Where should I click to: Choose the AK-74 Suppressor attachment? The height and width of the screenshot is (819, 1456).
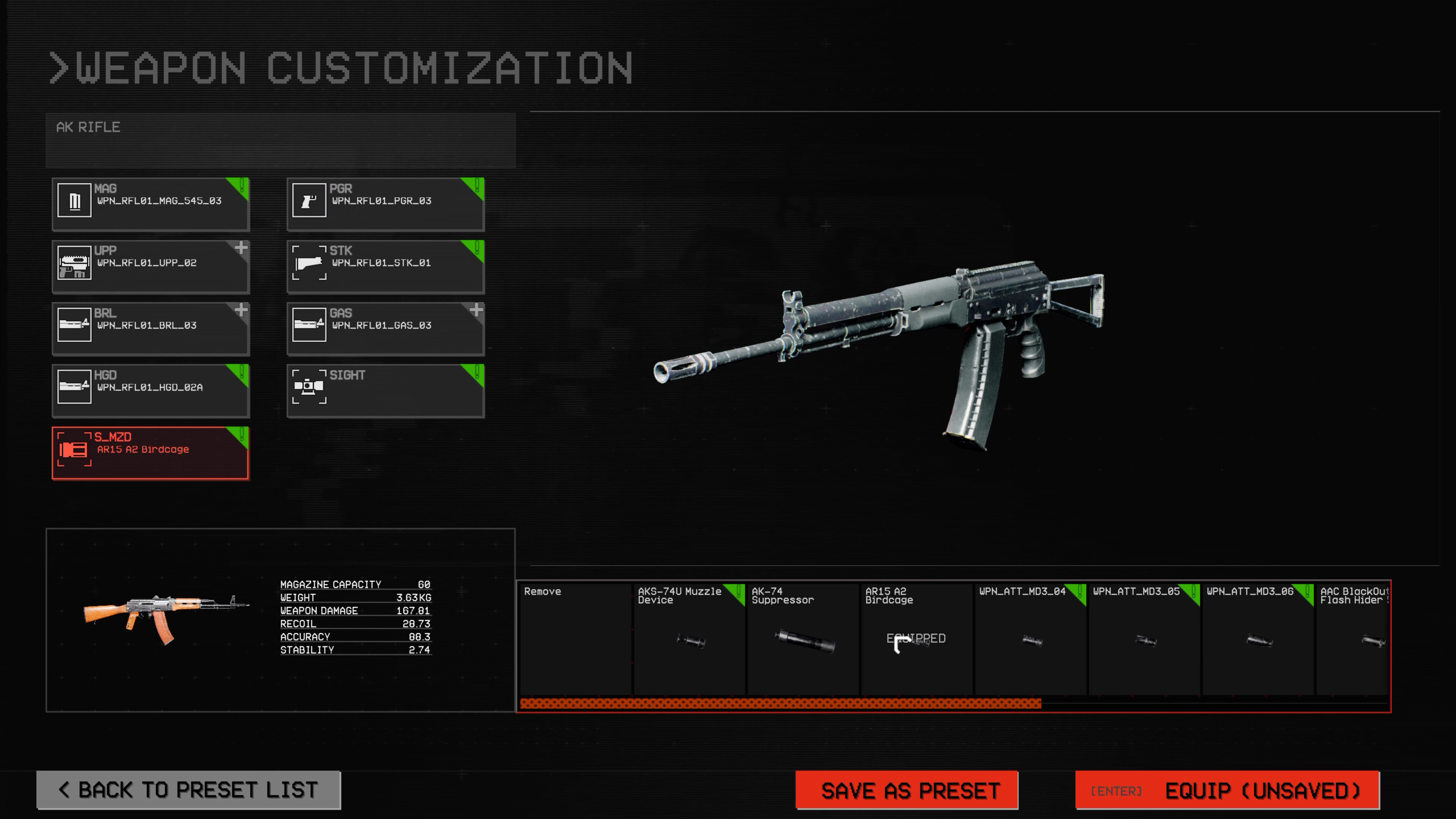tap(803, 639)
